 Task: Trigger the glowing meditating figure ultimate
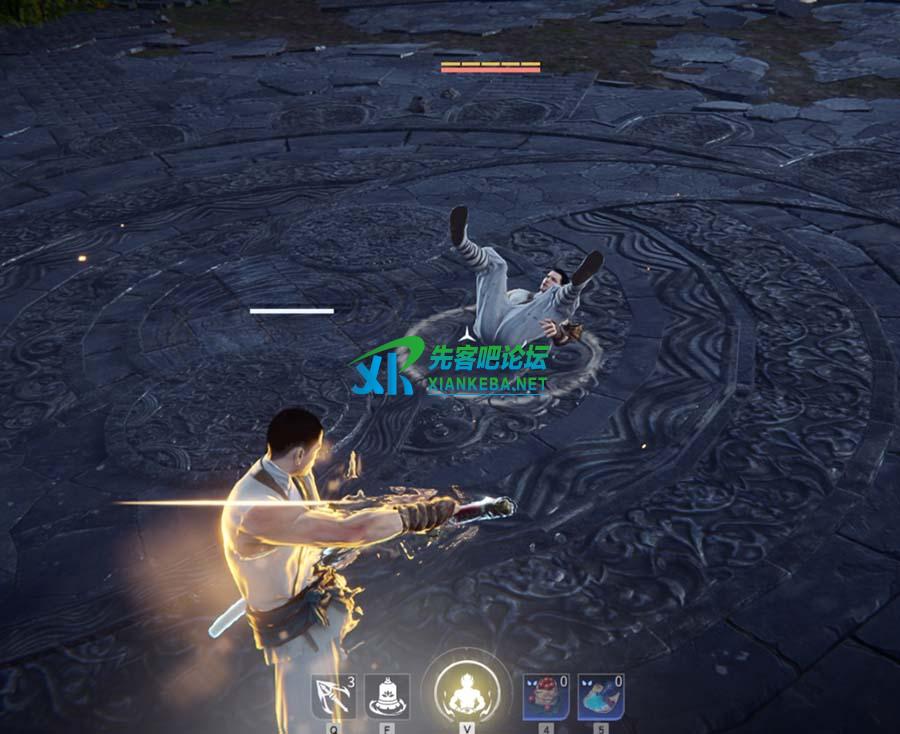click(467, 691)
